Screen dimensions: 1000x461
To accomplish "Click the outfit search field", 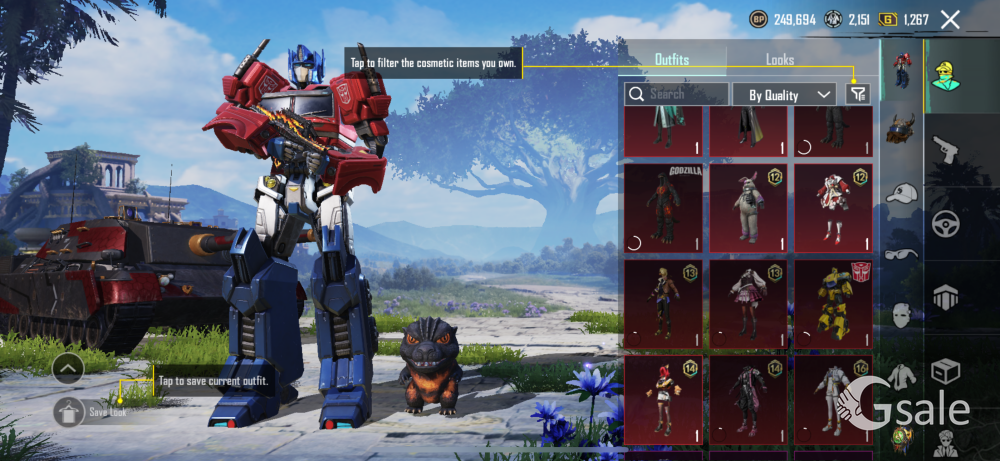I will [677, 94].
